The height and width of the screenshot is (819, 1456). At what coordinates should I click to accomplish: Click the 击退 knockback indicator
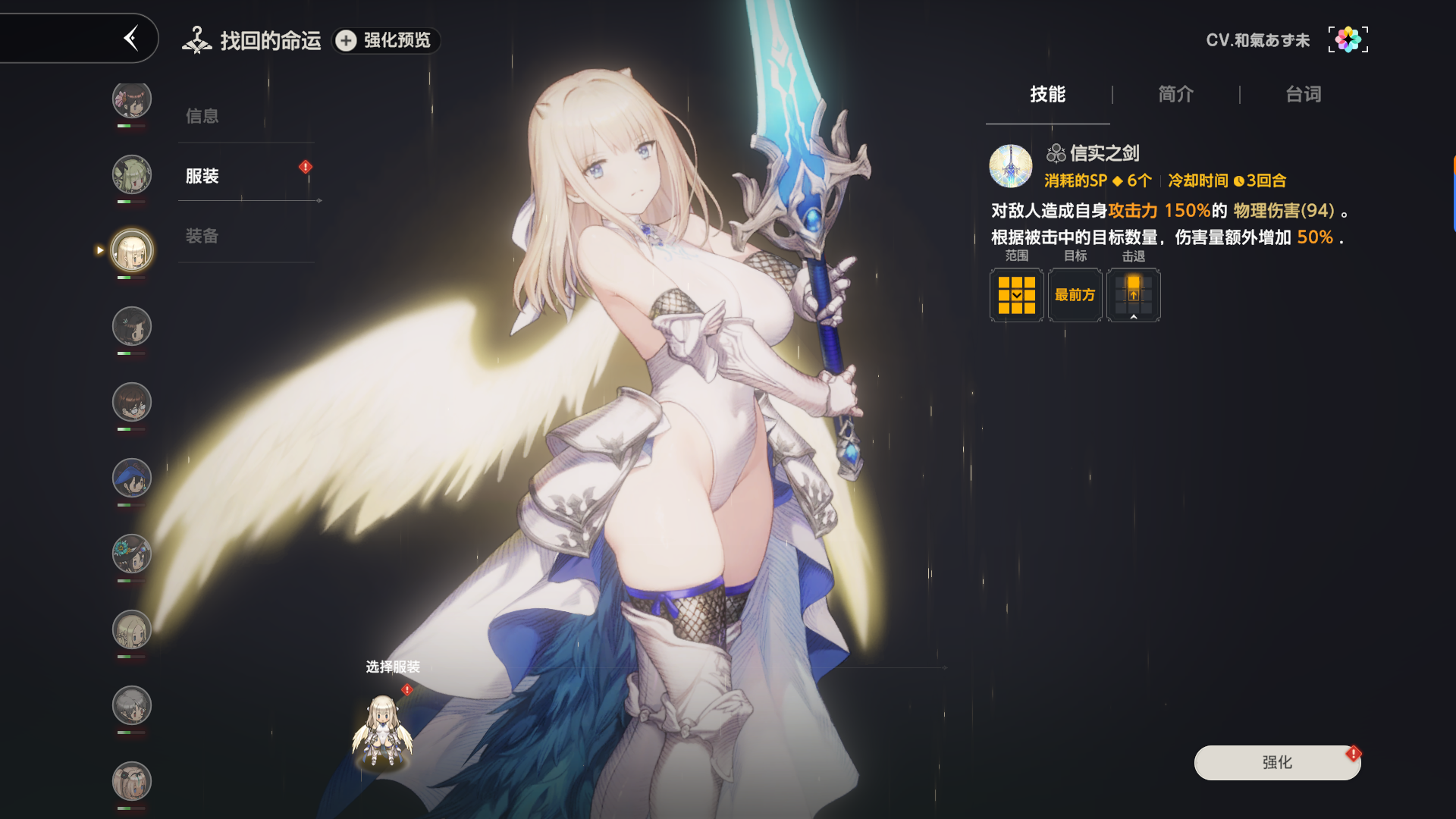[1133, 295]
